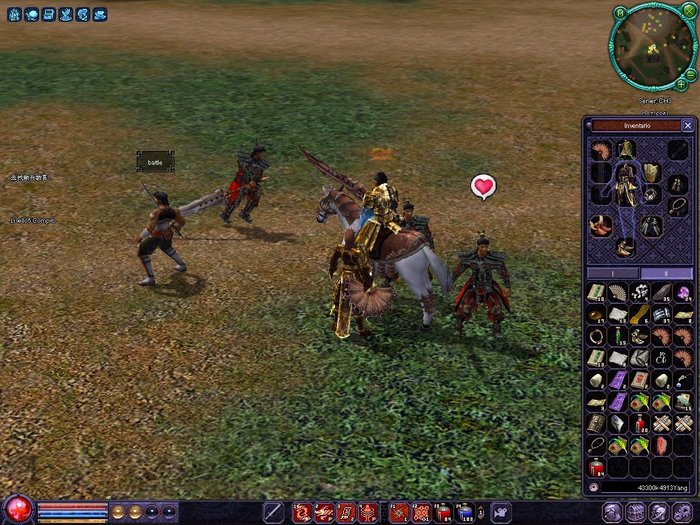Viewport: 700px width, 525px height.
Task: Click the battle label button
Action: click(x=155, y=161)
